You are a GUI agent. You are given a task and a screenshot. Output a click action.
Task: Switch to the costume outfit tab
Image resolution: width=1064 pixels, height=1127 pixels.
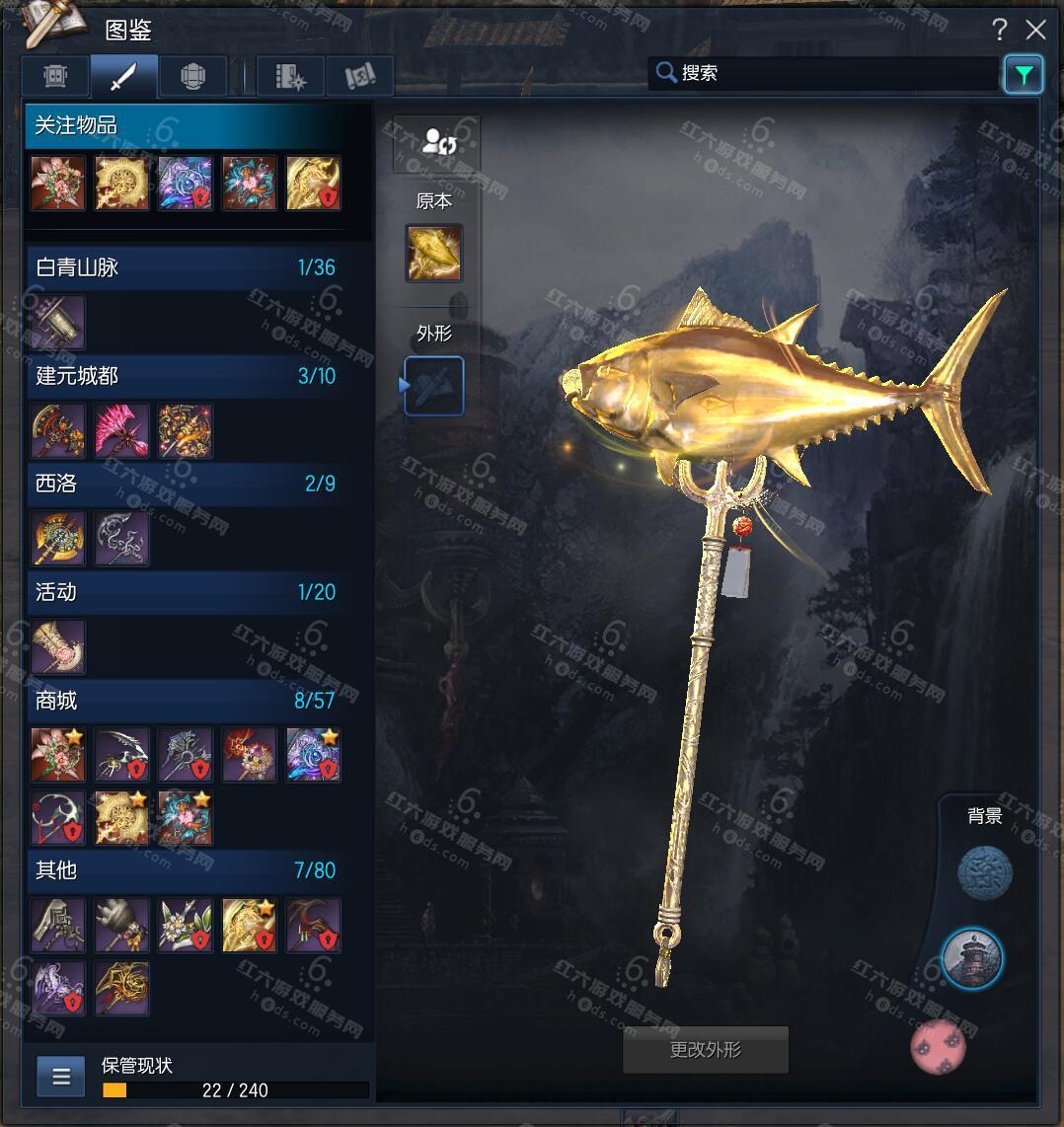click(56, 76)
